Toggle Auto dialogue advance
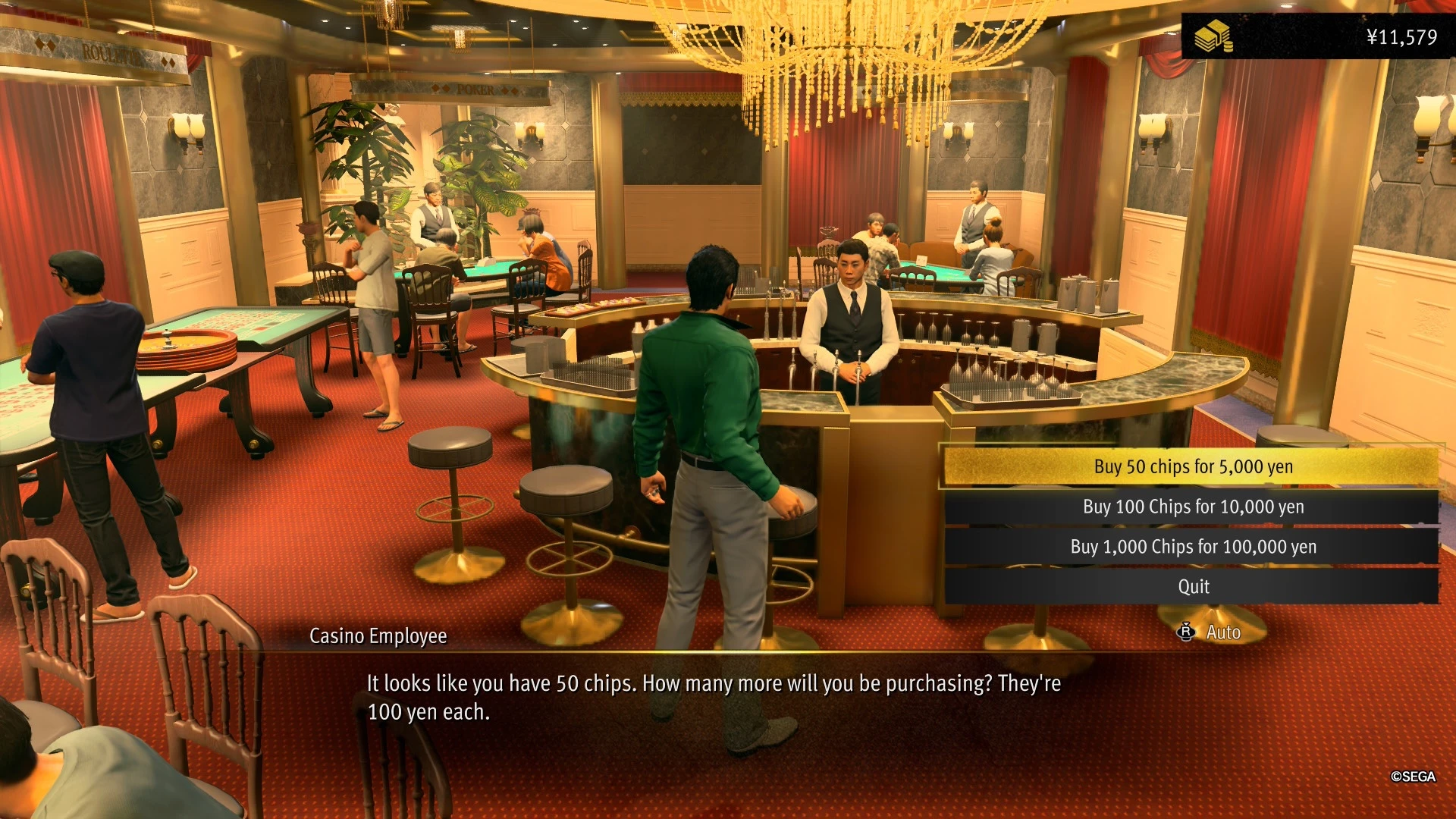Image resolution: width=1456 pixels, height=819 pixels. (1211, 632)
